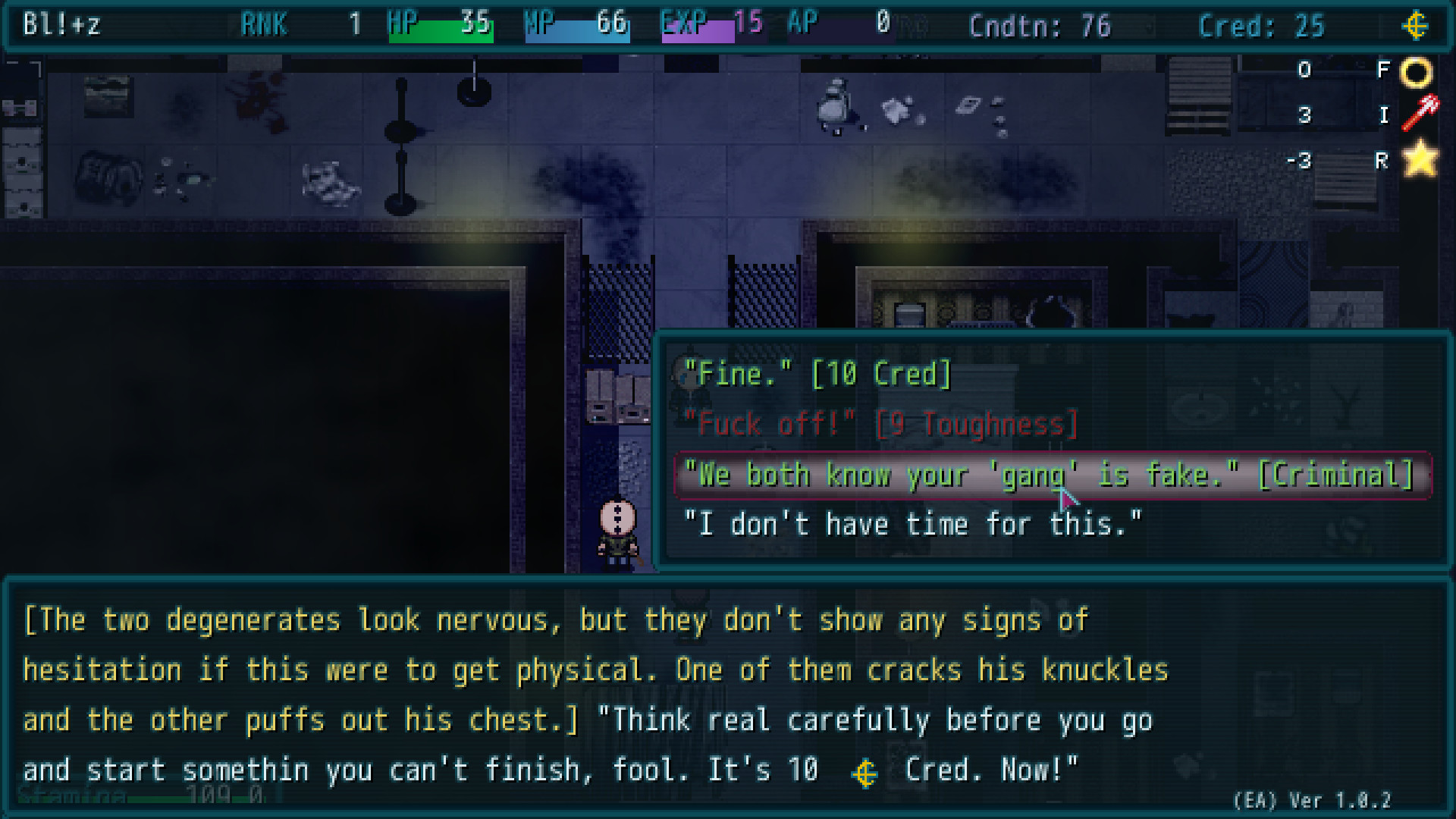
Task: Click the green HP bar
Action: click(x=441, y=30)
